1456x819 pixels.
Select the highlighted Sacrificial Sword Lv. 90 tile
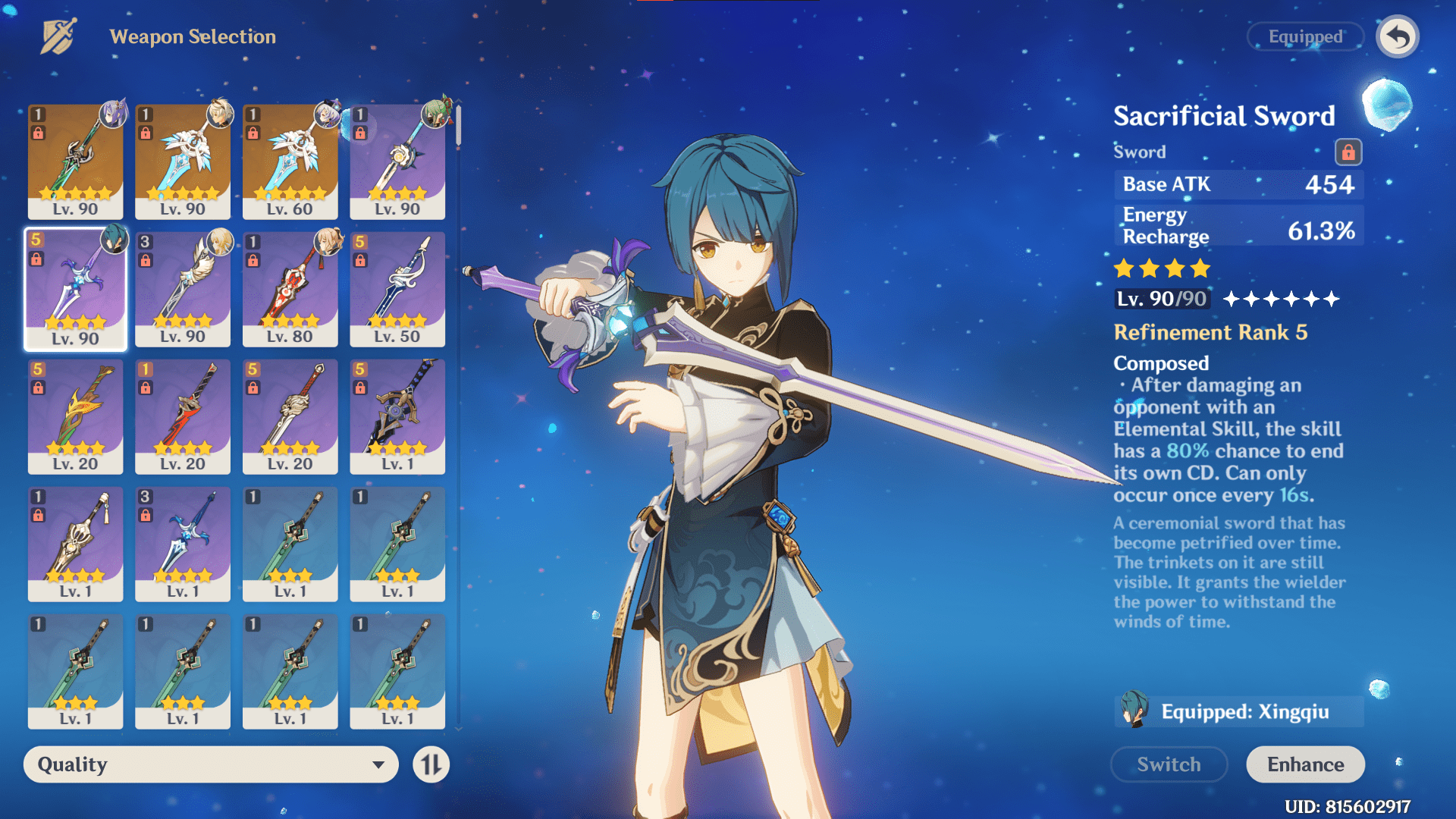coord(75,289)
